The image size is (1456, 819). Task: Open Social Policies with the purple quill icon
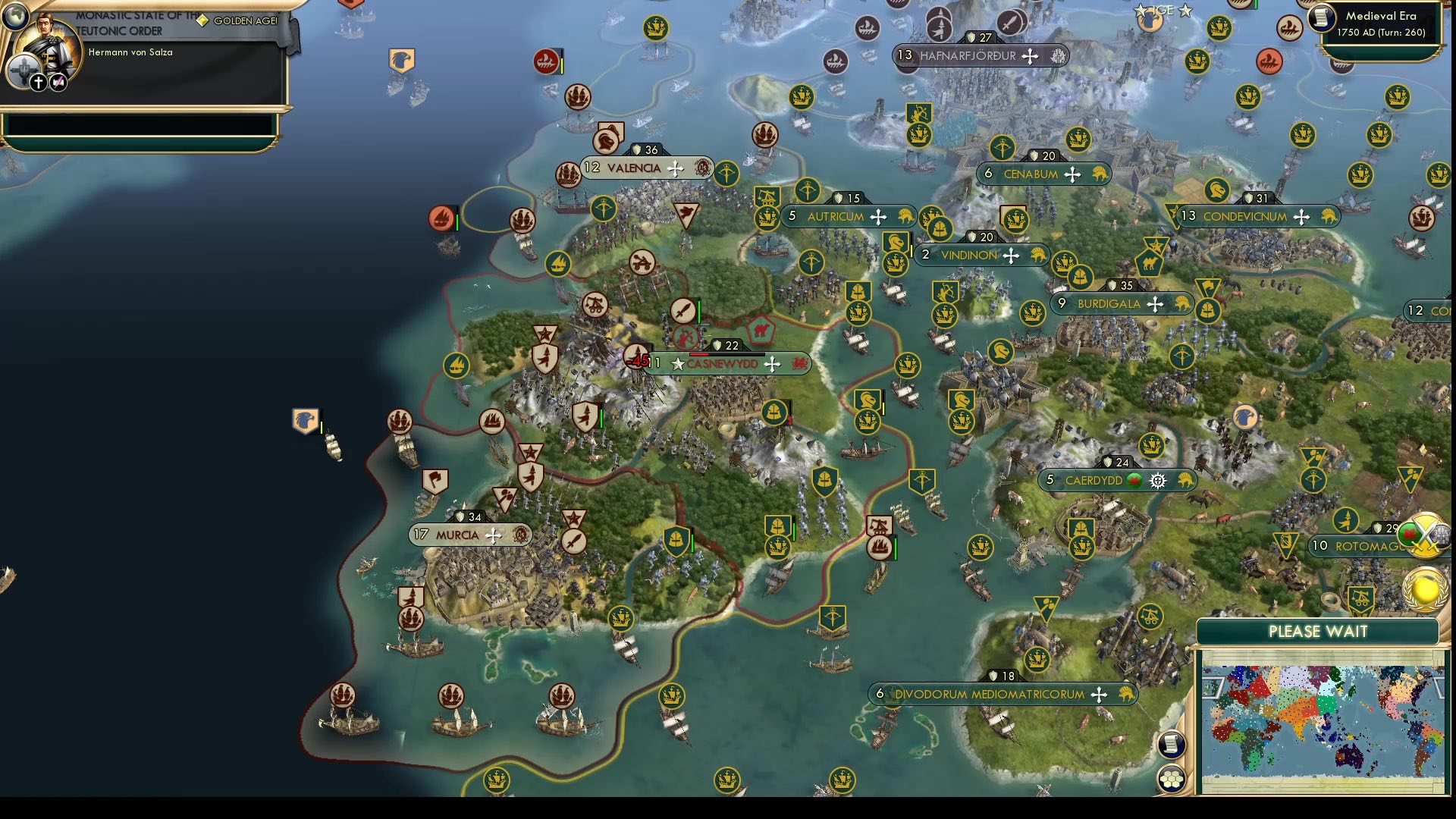pos(57,83)
